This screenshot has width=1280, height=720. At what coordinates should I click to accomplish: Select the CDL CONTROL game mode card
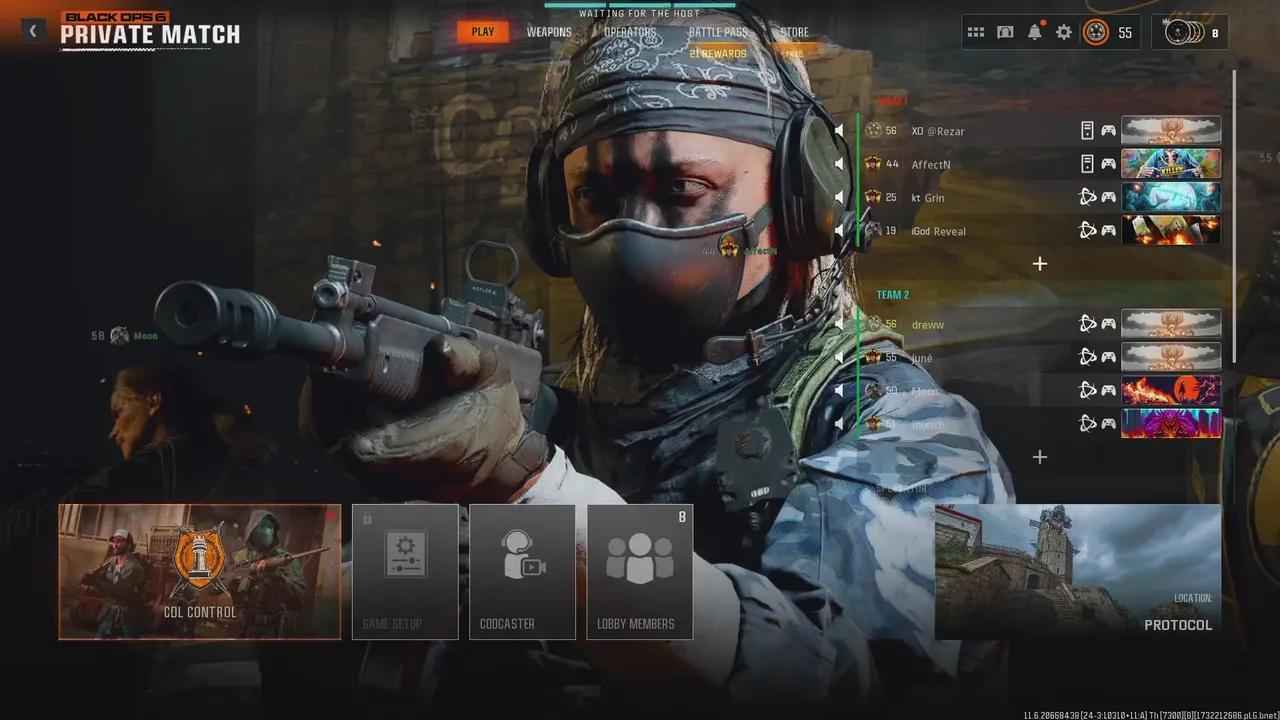click(199, 572)
